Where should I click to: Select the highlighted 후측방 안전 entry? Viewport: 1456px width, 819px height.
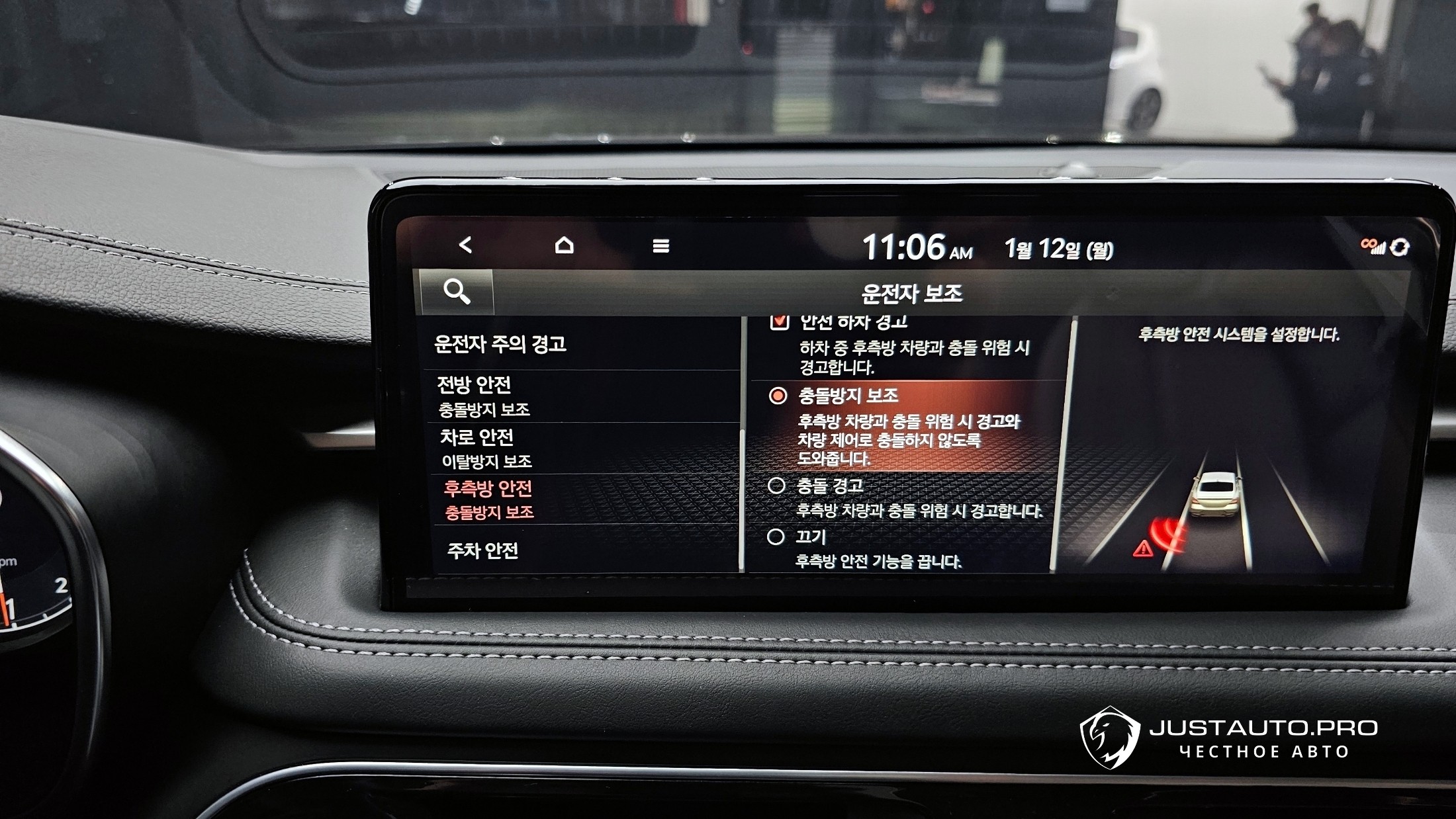[488, 499]
